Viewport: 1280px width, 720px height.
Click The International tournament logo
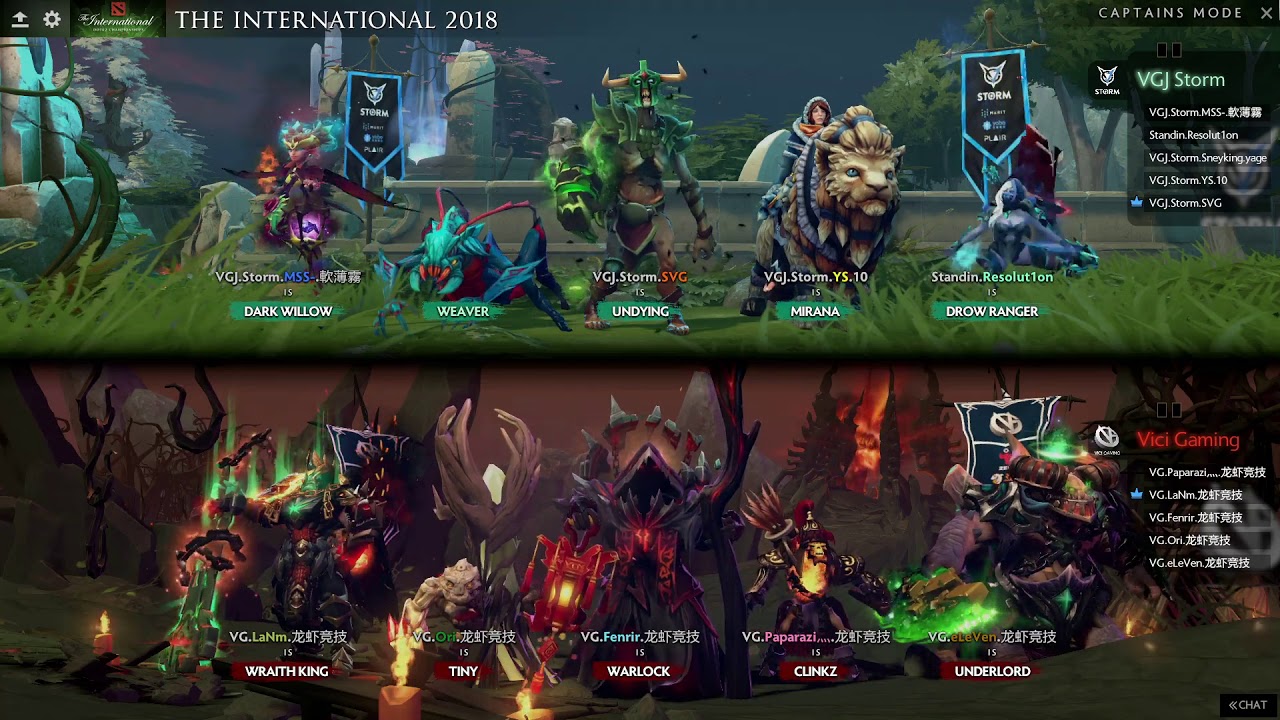(119, 19)
